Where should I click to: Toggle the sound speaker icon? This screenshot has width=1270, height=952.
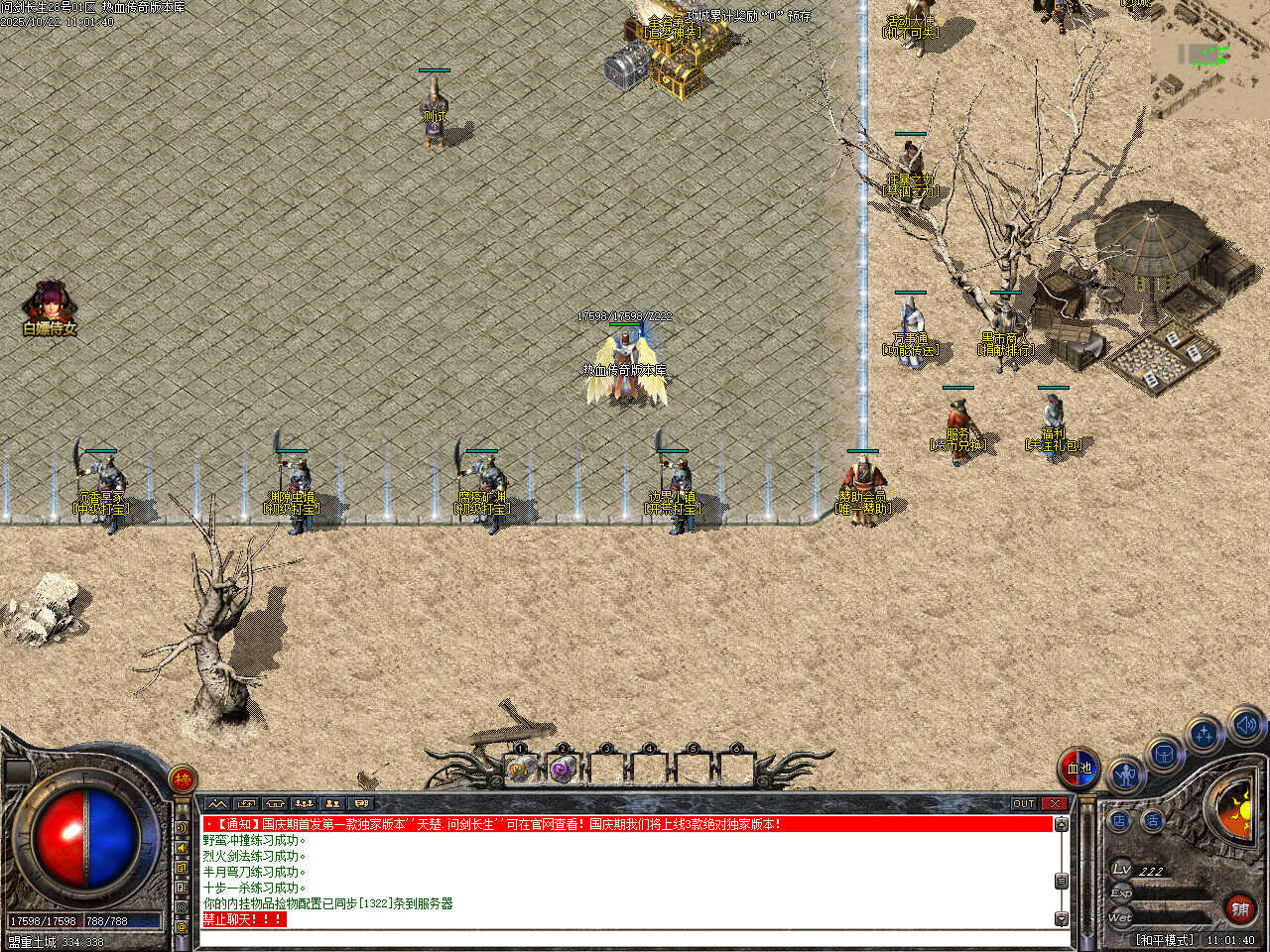pyautogui.click(x=1245, y=725)
